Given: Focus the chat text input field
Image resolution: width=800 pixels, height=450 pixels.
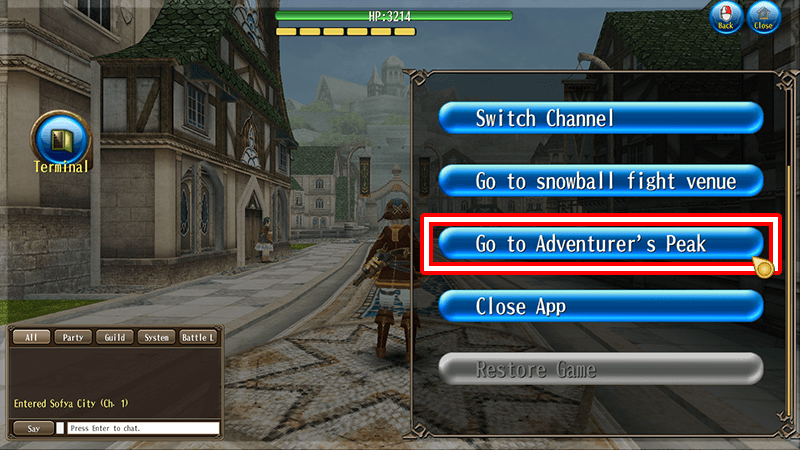Looking at the screenshot, I should click(x=143, y=428).
